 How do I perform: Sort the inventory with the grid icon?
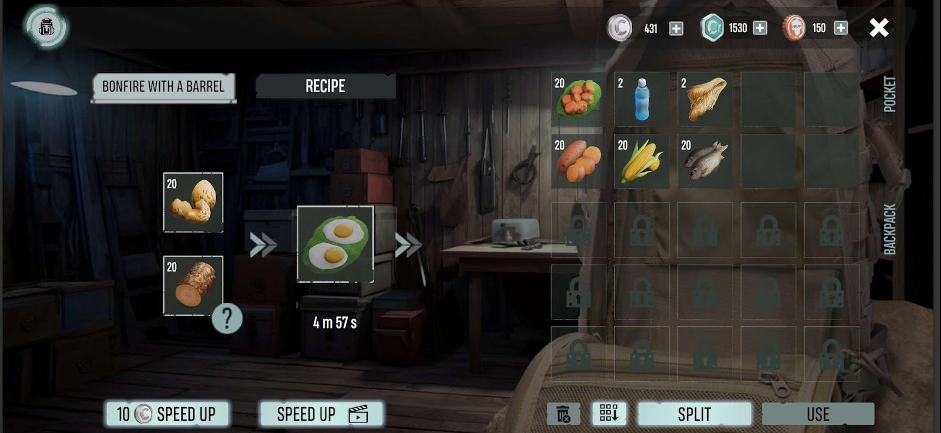pos(608,414)
